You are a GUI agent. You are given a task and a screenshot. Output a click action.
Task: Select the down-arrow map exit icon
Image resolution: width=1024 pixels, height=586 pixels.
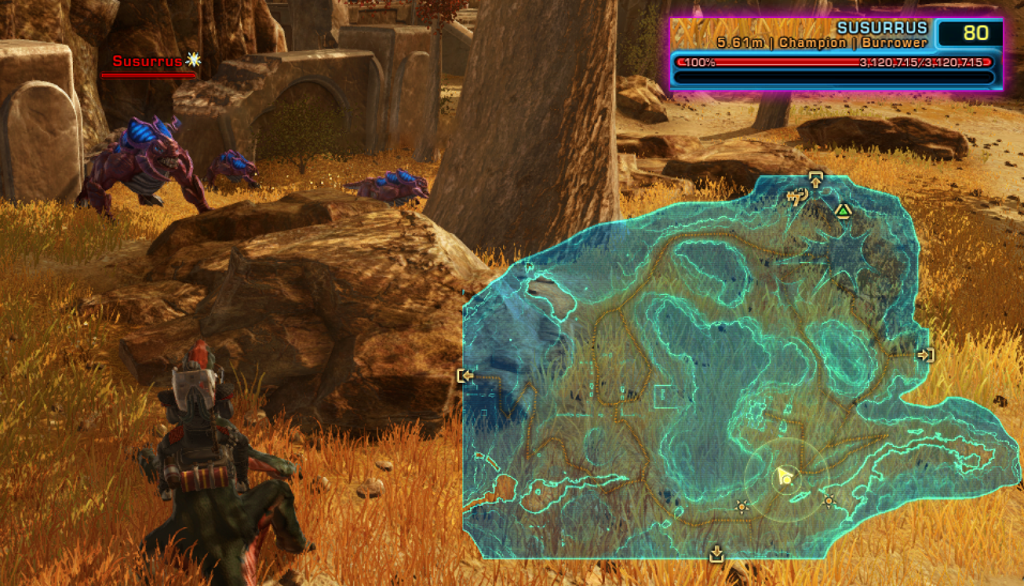(716, 553)
